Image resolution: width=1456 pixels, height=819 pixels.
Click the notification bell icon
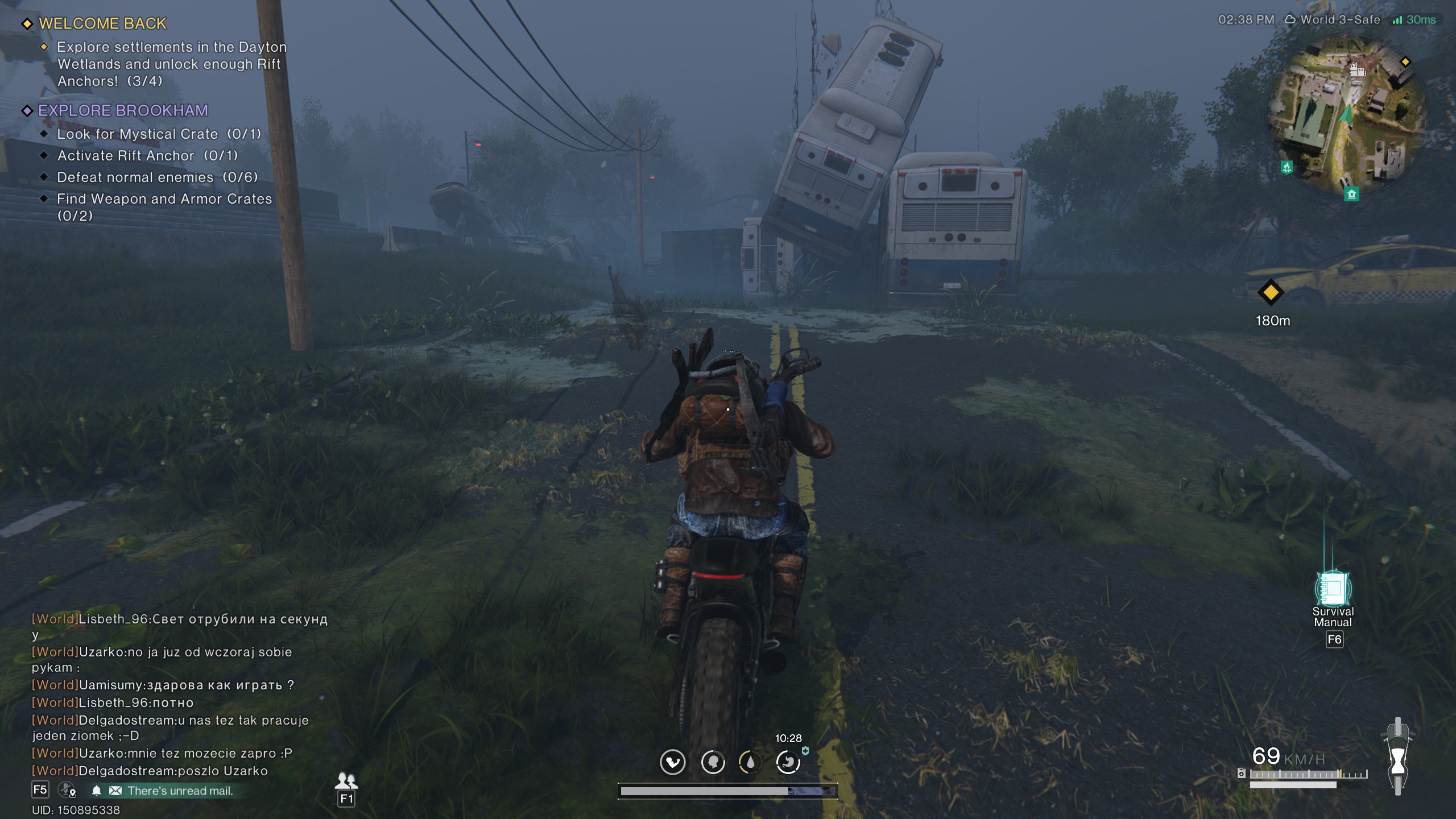(x=97, y=791)
